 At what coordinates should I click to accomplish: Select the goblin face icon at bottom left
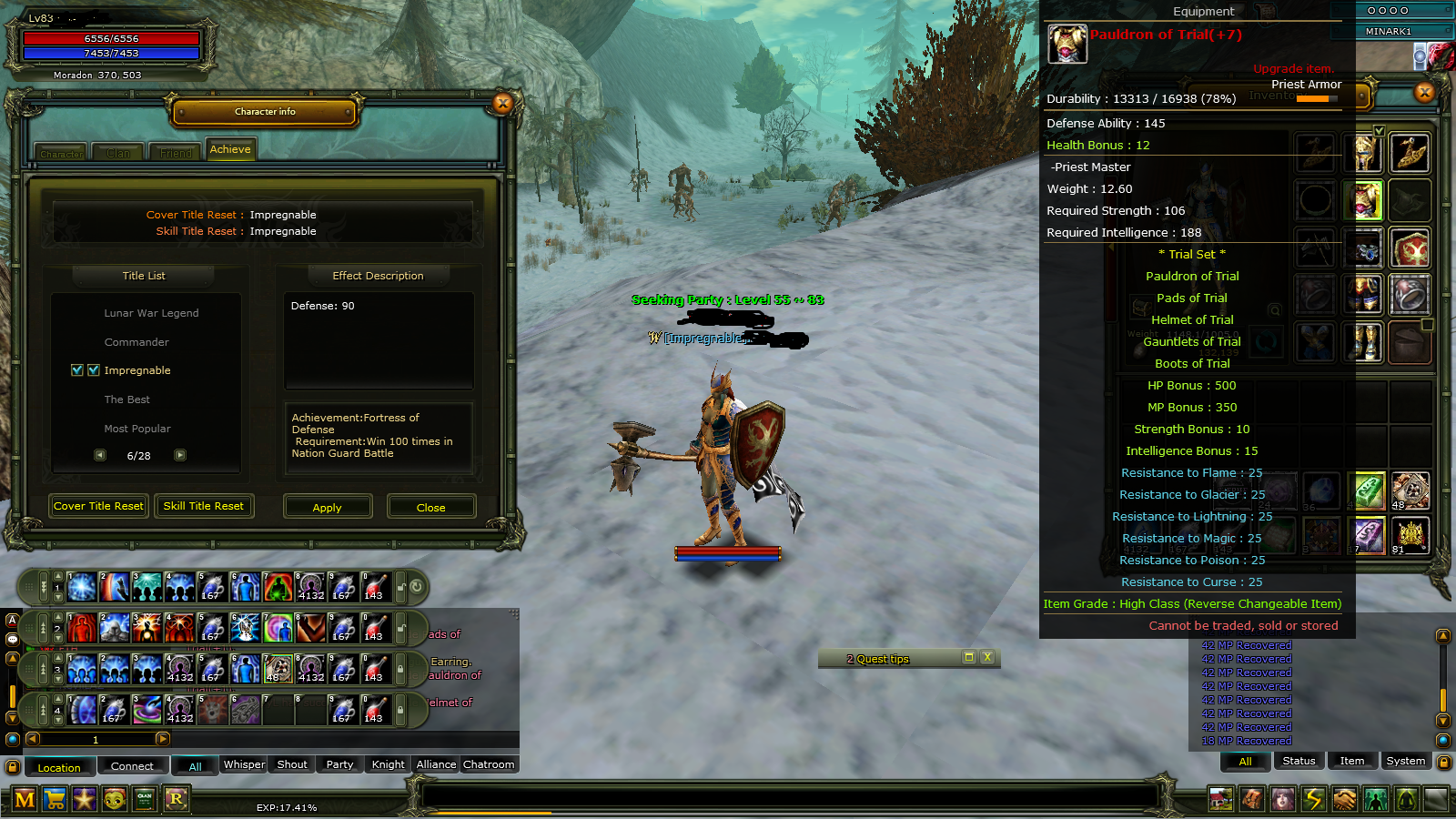pyautogui.click(x=115, y=799)
